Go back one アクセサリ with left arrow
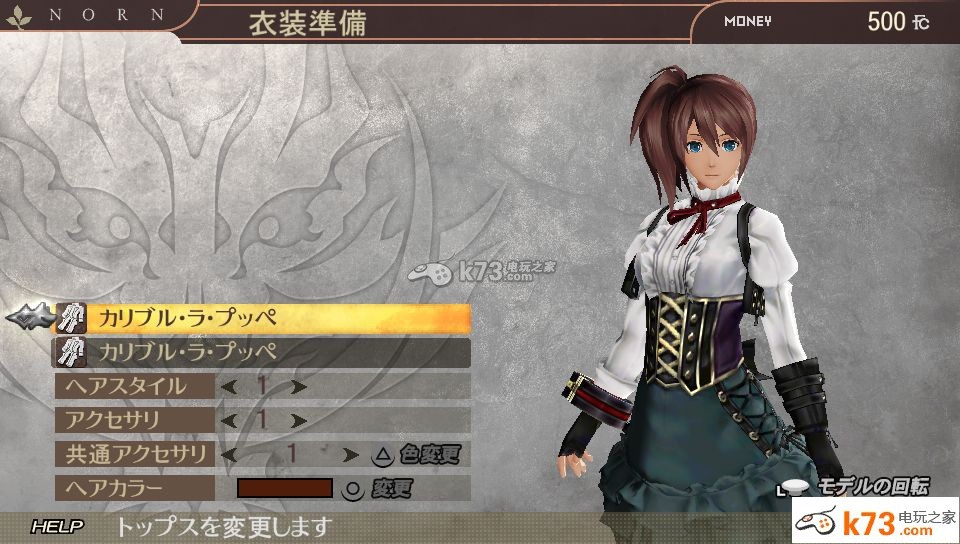Image resolution: width=960 pixels, height=544 pixels. (x=229, y=420)
